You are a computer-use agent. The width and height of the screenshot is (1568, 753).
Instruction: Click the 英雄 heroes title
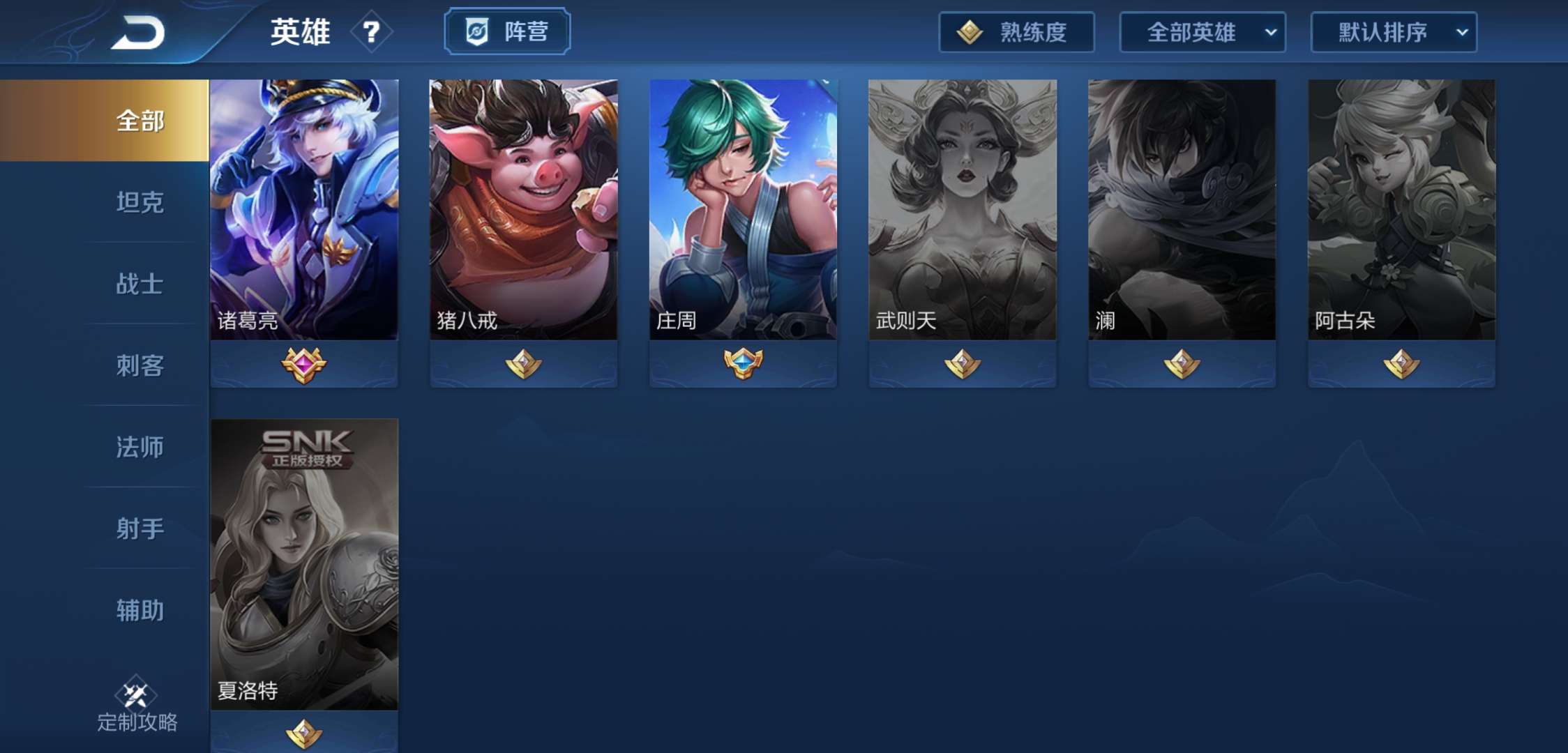(300, 32)
